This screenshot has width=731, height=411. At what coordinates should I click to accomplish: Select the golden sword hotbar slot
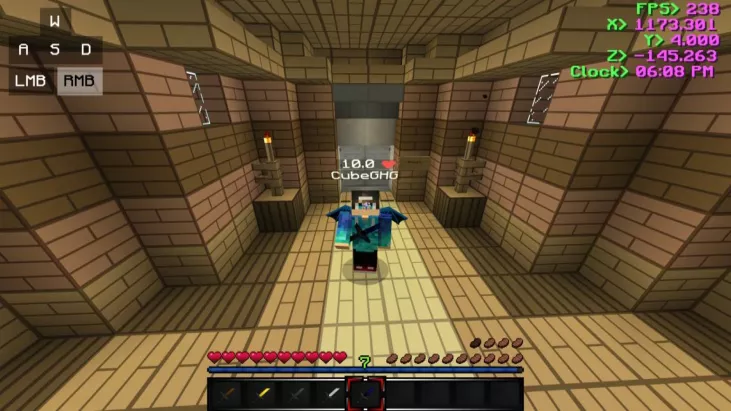(x=261, y=394)
